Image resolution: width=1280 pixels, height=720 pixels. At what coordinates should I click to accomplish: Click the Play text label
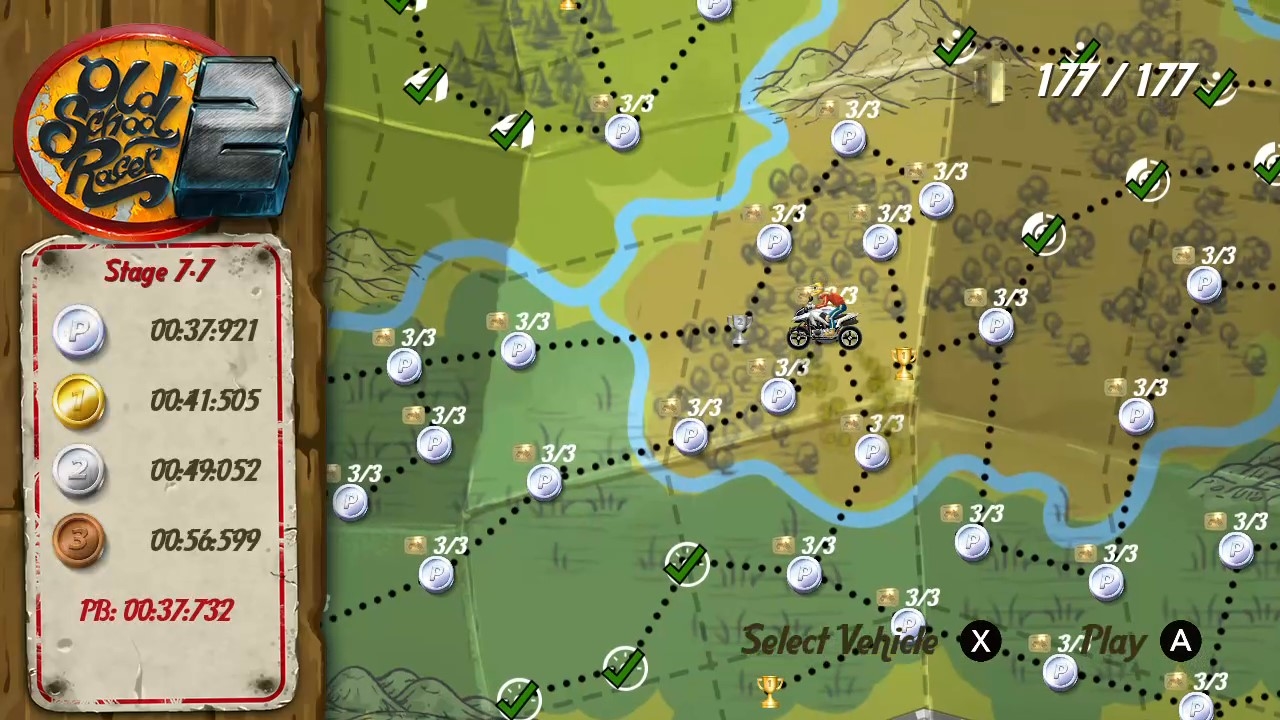point(1115,641)
